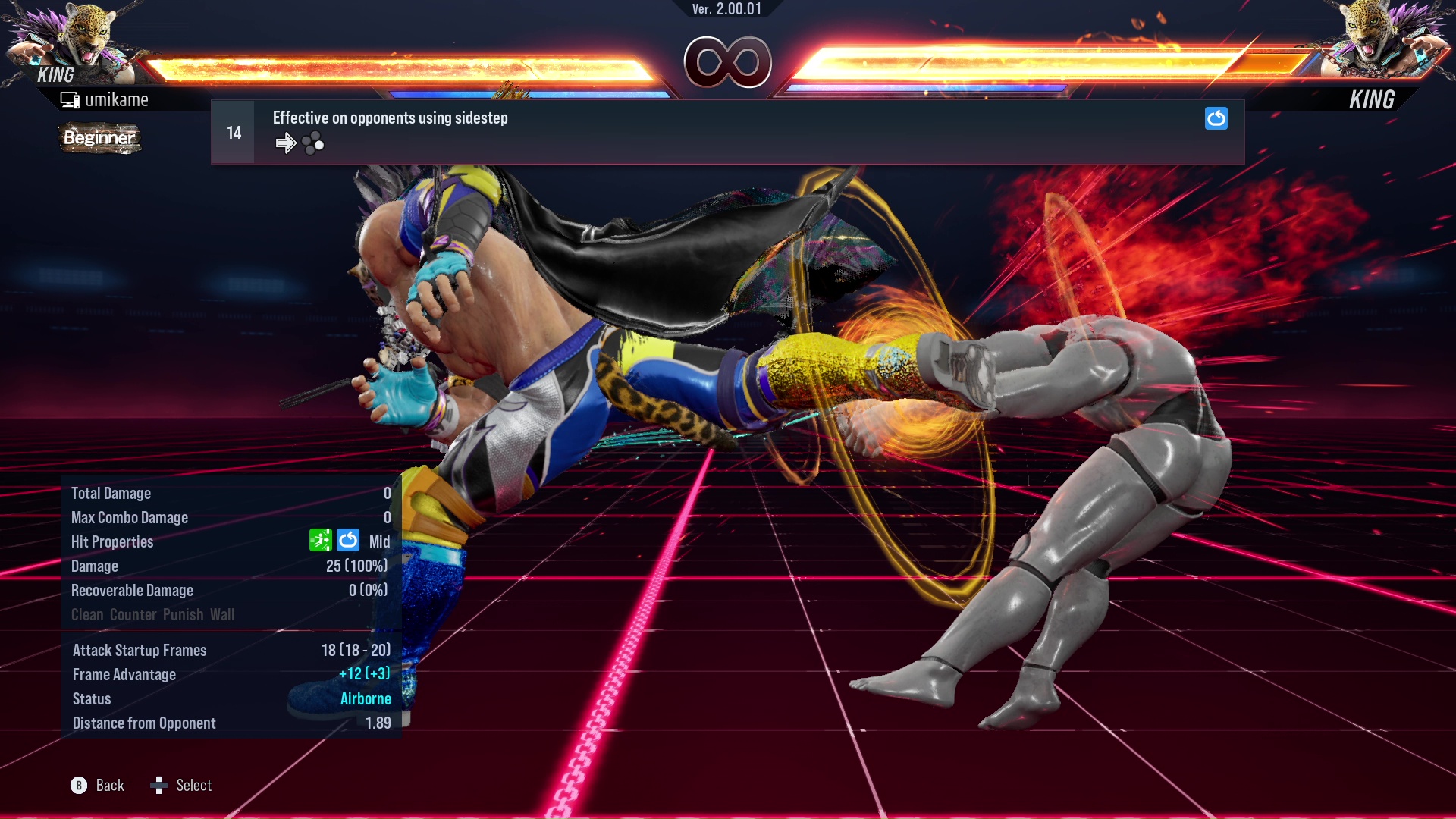The image size is (1456, 819).
Task: Toggle the Counter damage filter
Action: [133, 615]
